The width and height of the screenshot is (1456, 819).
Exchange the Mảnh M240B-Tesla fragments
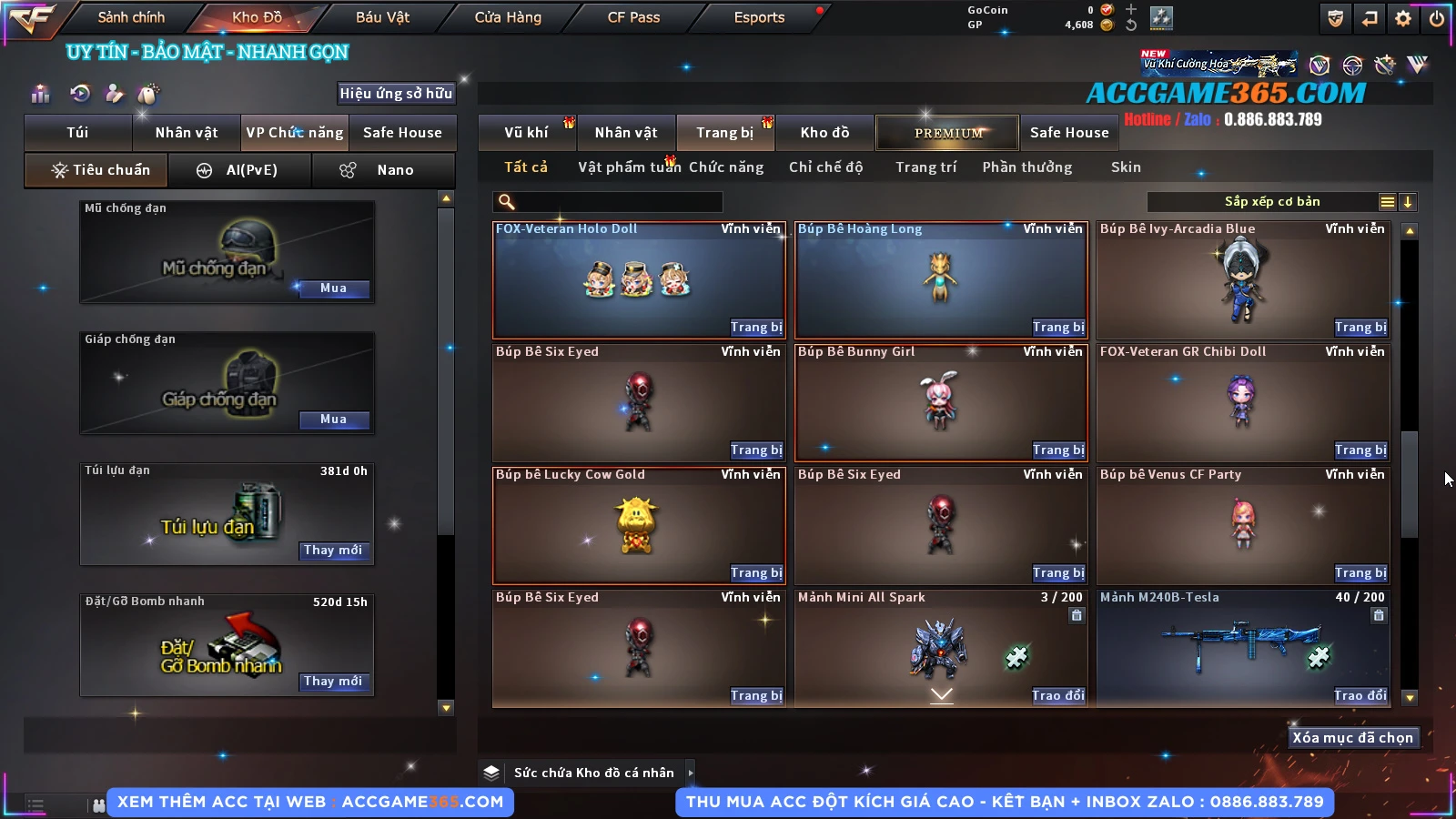tap(1360, 696)
